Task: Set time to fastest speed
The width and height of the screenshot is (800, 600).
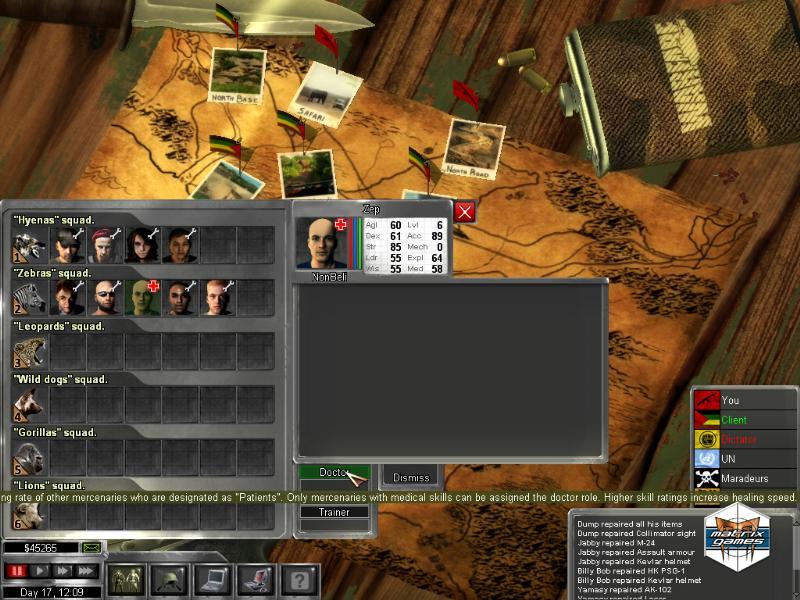Action: pos(88,571)
